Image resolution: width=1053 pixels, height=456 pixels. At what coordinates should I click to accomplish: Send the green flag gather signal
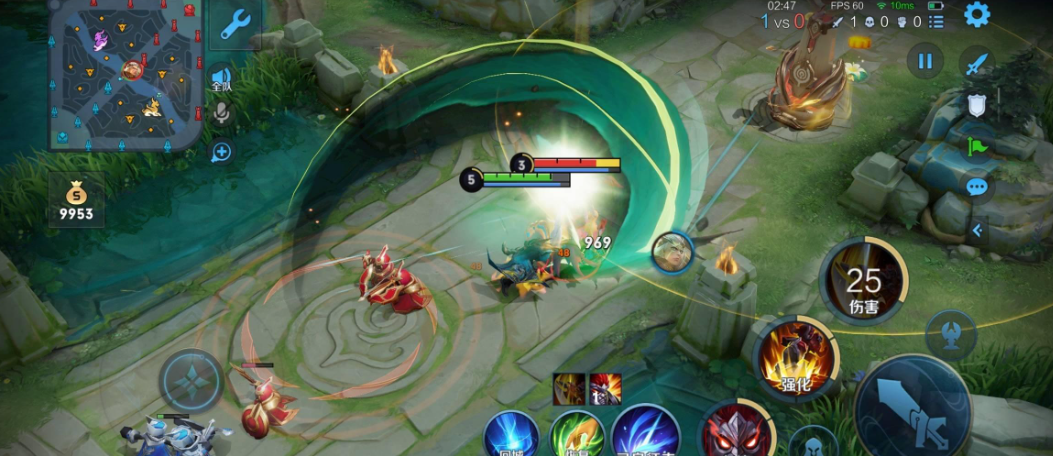click(976, 146)
